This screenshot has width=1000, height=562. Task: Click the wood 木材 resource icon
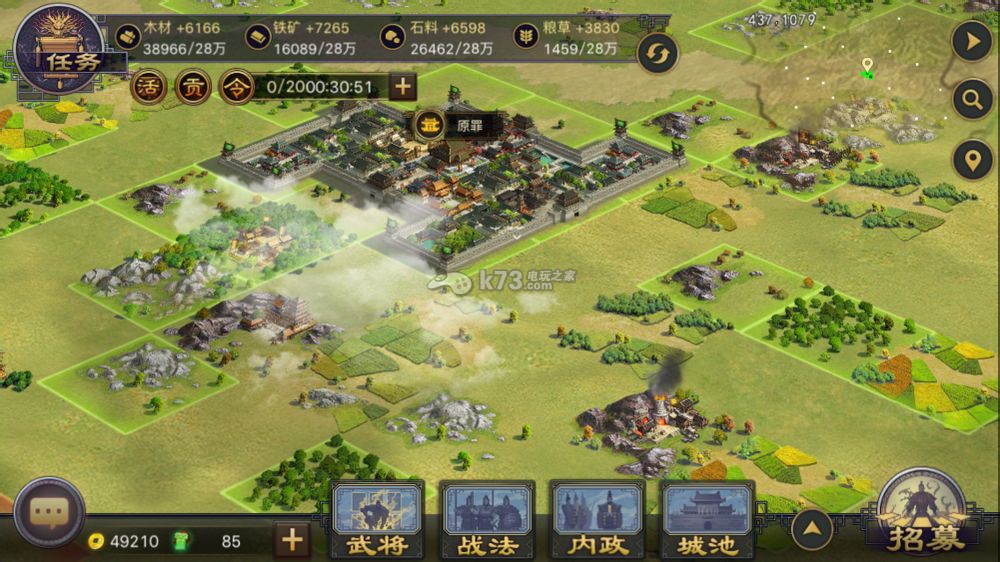pos(127,37)
